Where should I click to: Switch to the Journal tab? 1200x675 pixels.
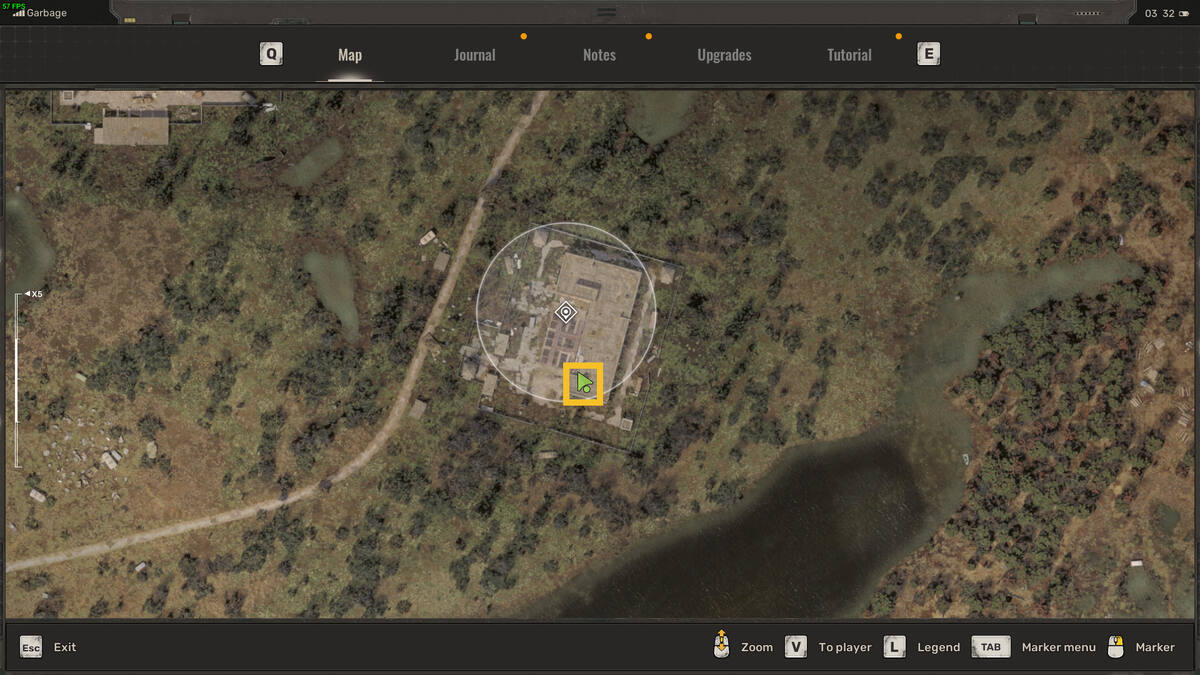(474, 55)
